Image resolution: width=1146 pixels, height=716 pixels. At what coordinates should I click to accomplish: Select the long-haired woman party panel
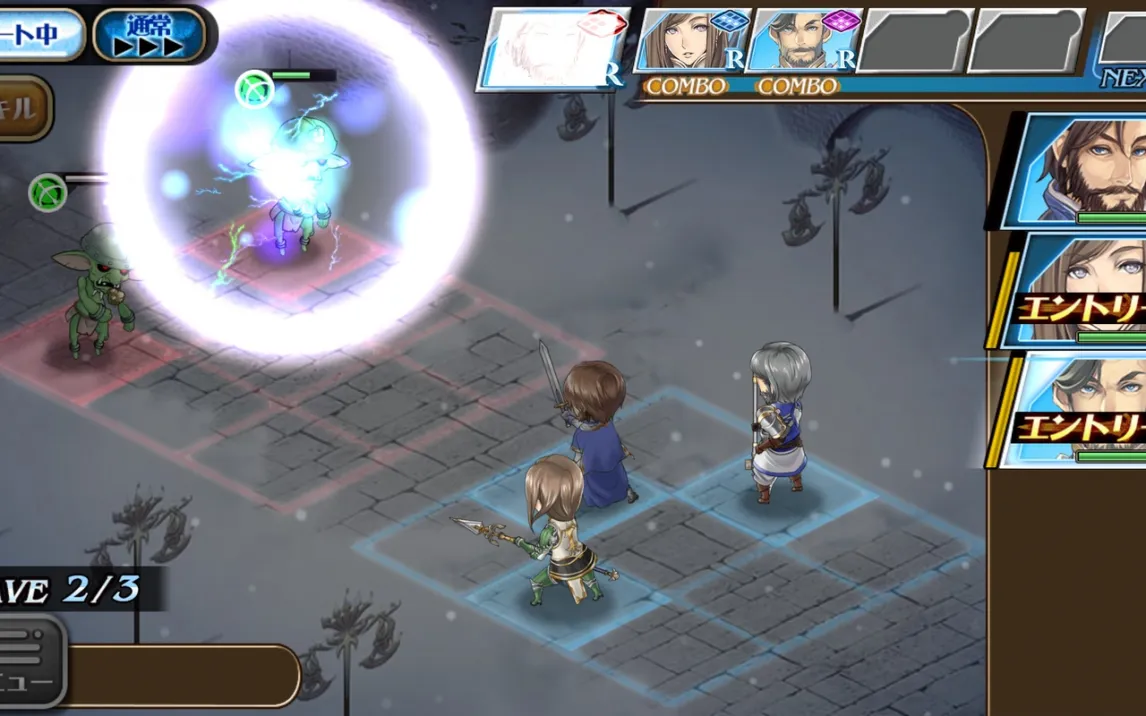coord(1075,291)
